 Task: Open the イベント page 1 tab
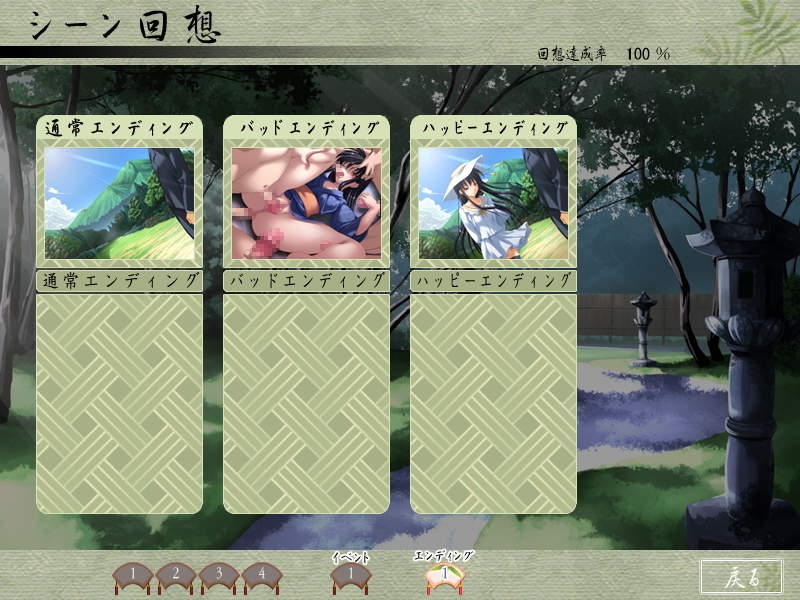tap(350, 575)
